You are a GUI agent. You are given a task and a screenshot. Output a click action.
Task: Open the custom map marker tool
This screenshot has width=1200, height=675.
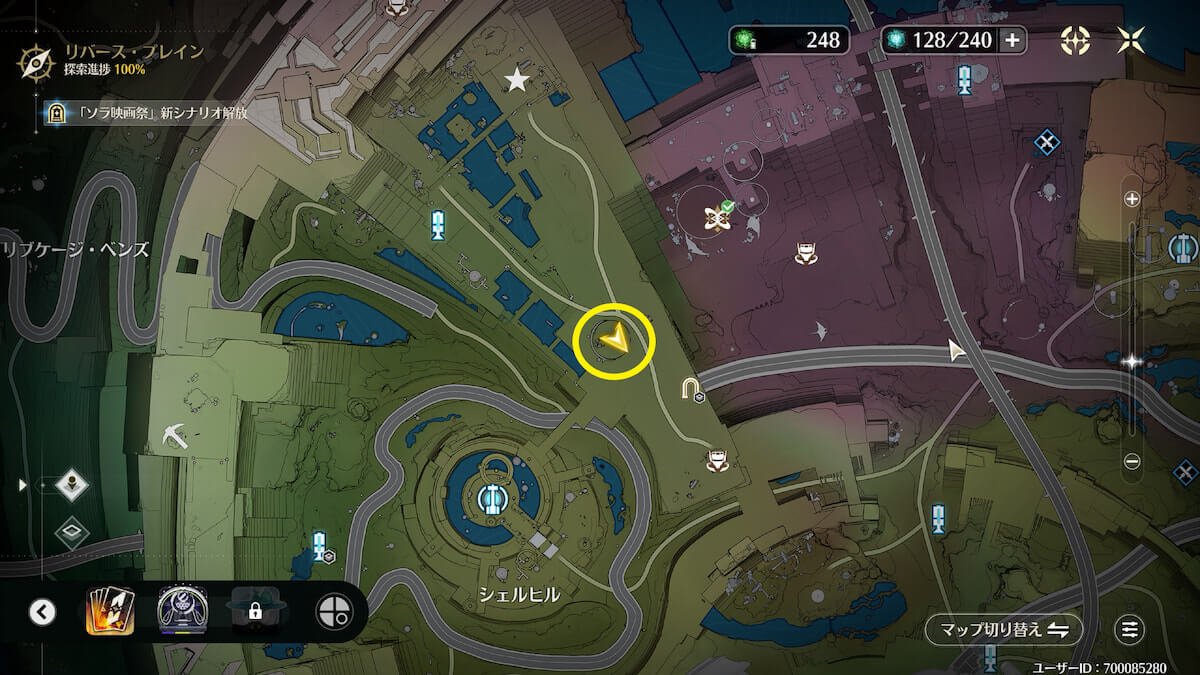[x=333, y=611]
